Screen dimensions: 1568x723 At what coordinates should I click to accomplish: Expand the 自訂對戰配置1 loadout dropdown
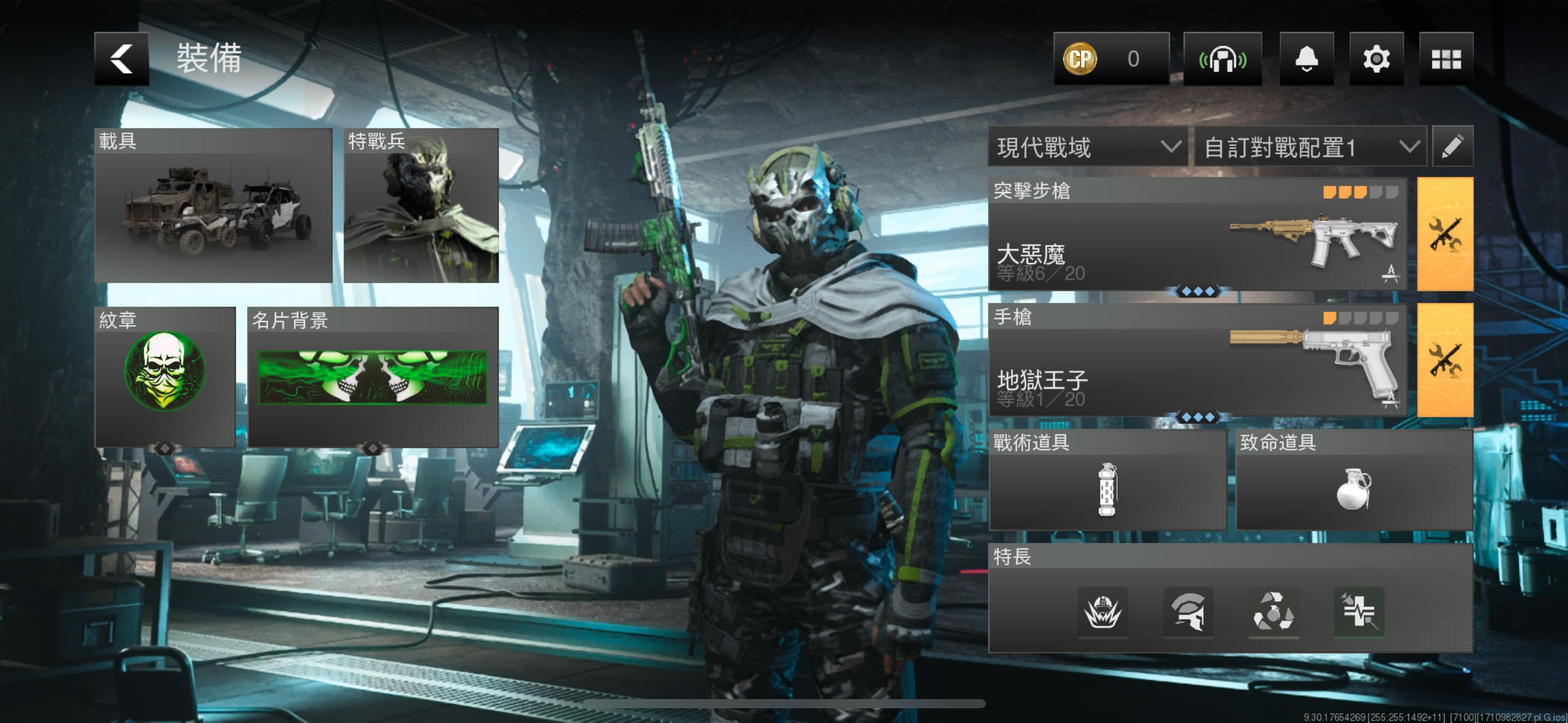(x=1311, y=147)
